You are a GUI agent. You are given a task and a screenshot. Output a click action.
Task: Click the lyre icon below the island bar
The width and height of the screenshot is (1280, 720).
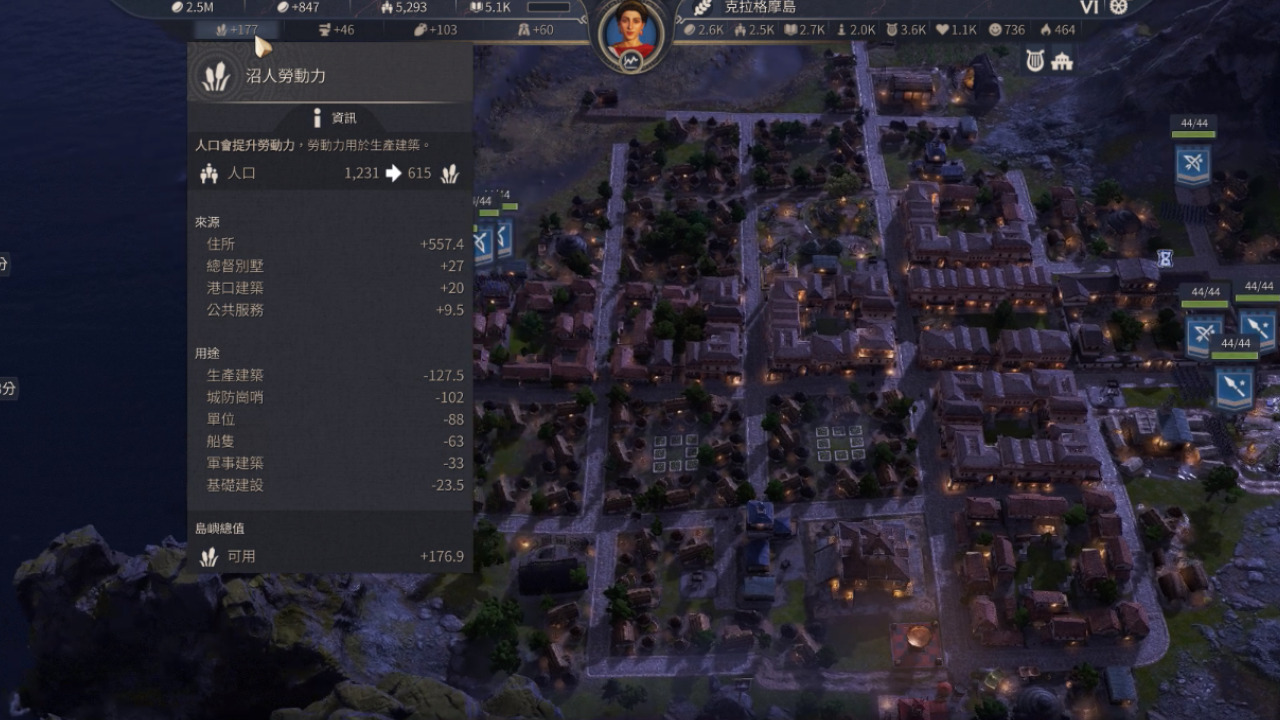point(1035,61)
